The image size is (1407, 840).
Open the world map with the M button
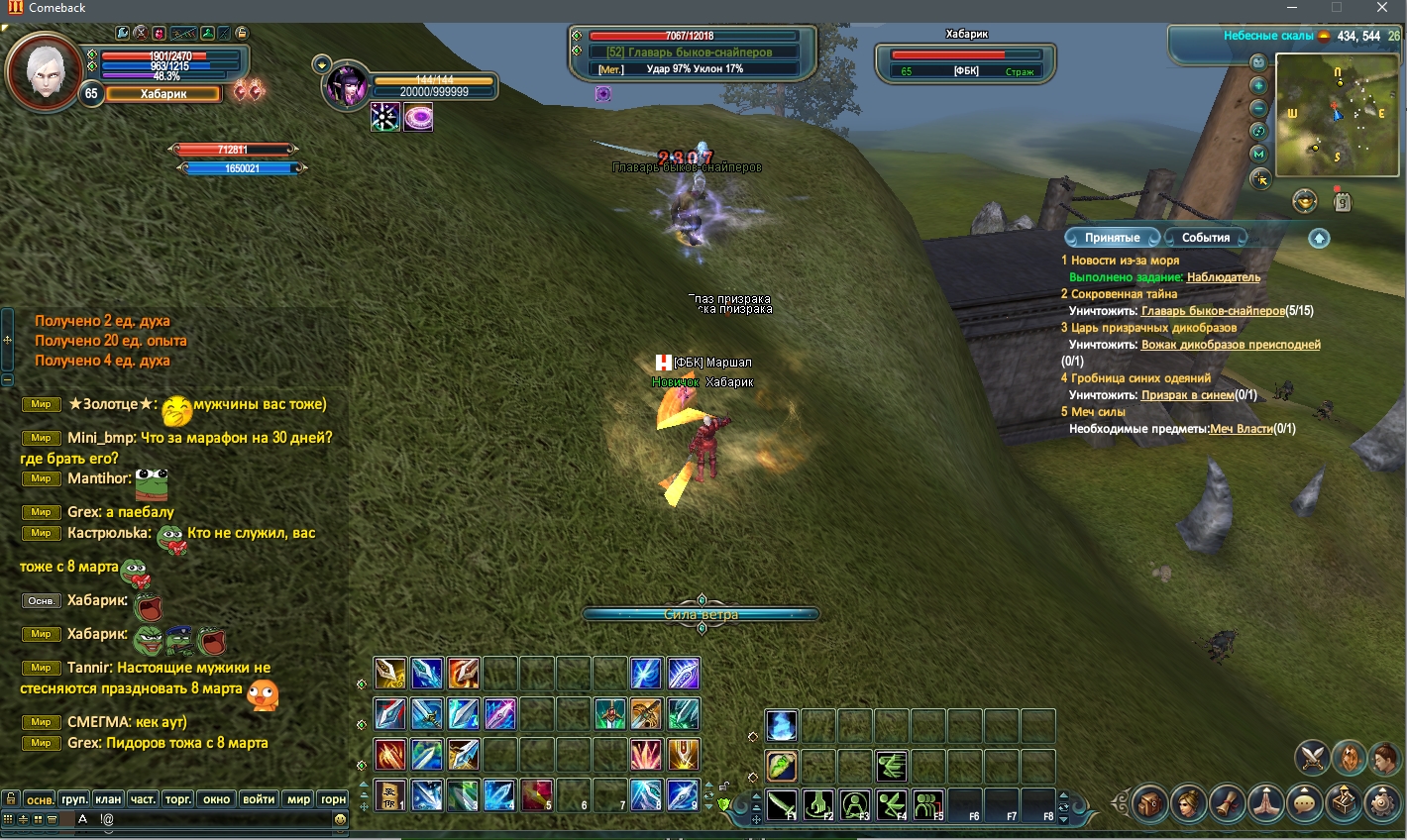[1258, 155]
